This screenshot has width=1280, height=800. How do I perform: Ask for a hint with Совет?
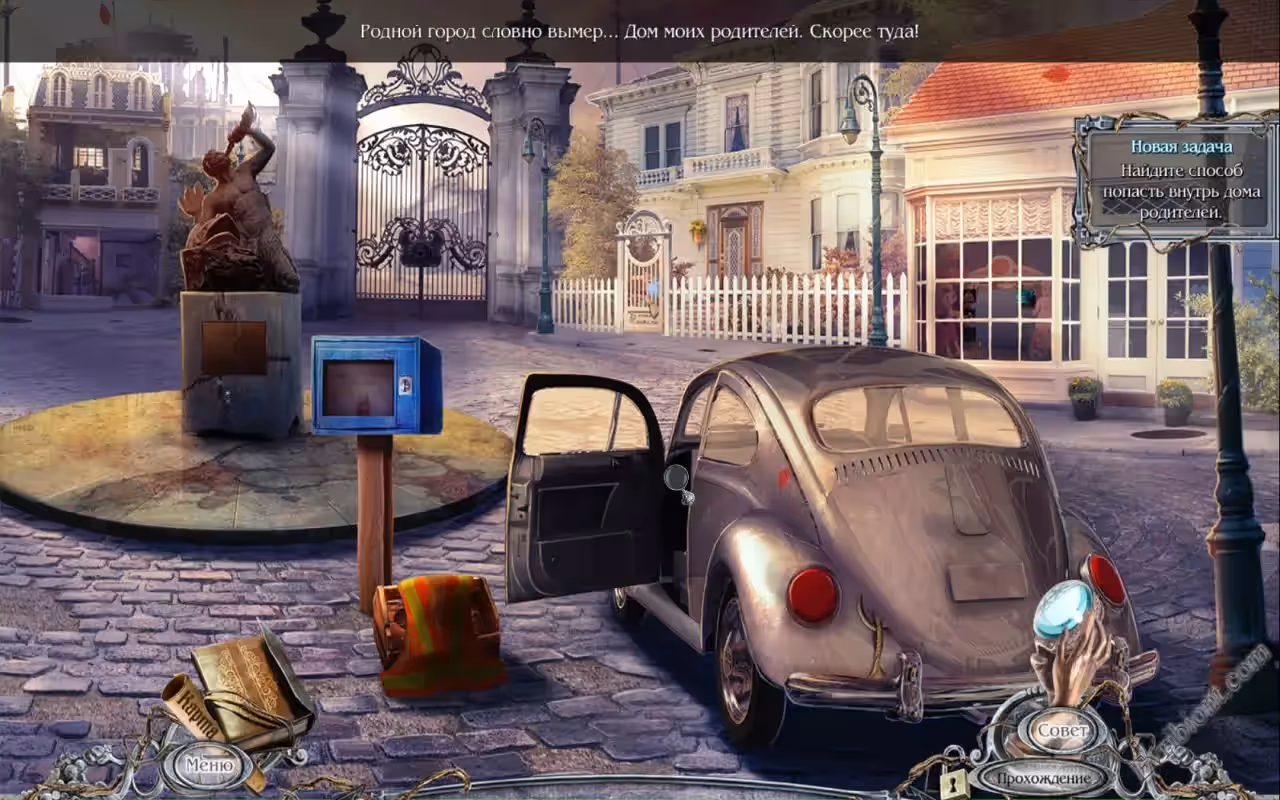coord(1060,729)
